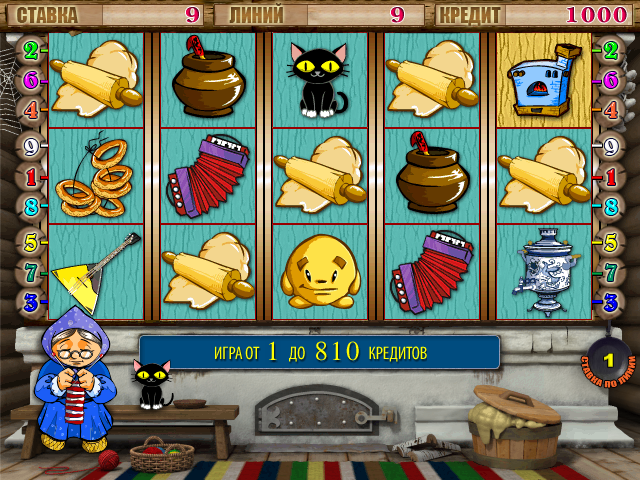The image size is (640, 480).
Task: Select the green line 2 marker on the left rail
Action: tap(31, 50)
